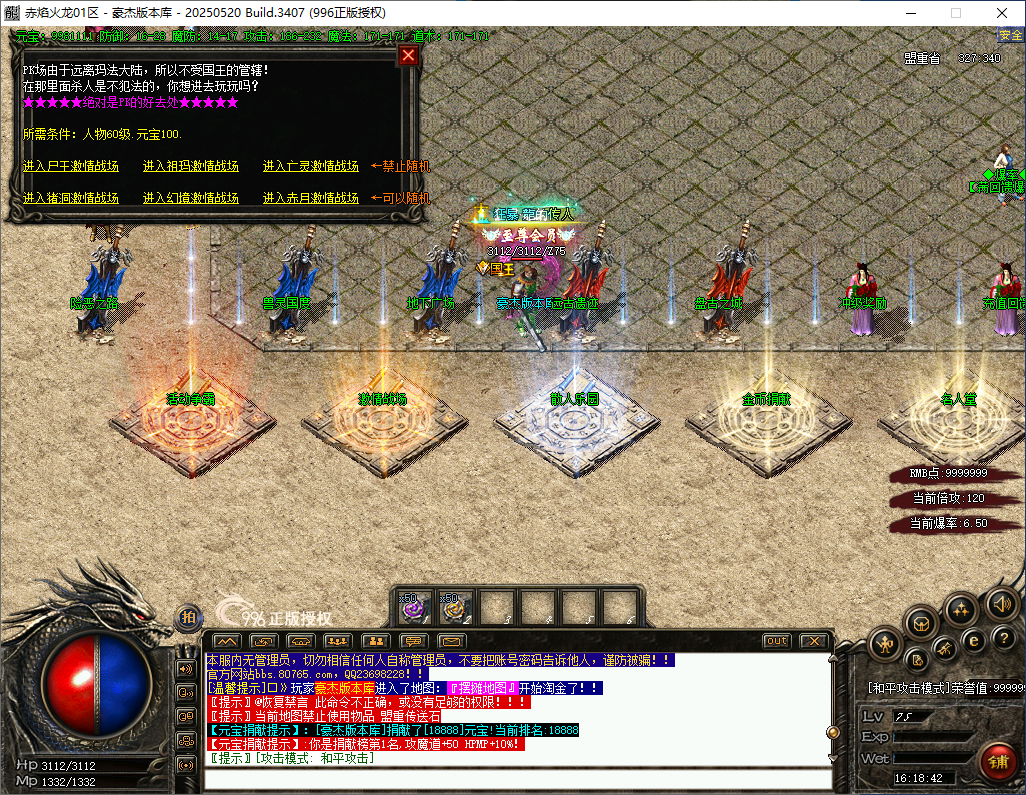
Task: Toggle the speaker sound button
Action: click(1001, 603)
